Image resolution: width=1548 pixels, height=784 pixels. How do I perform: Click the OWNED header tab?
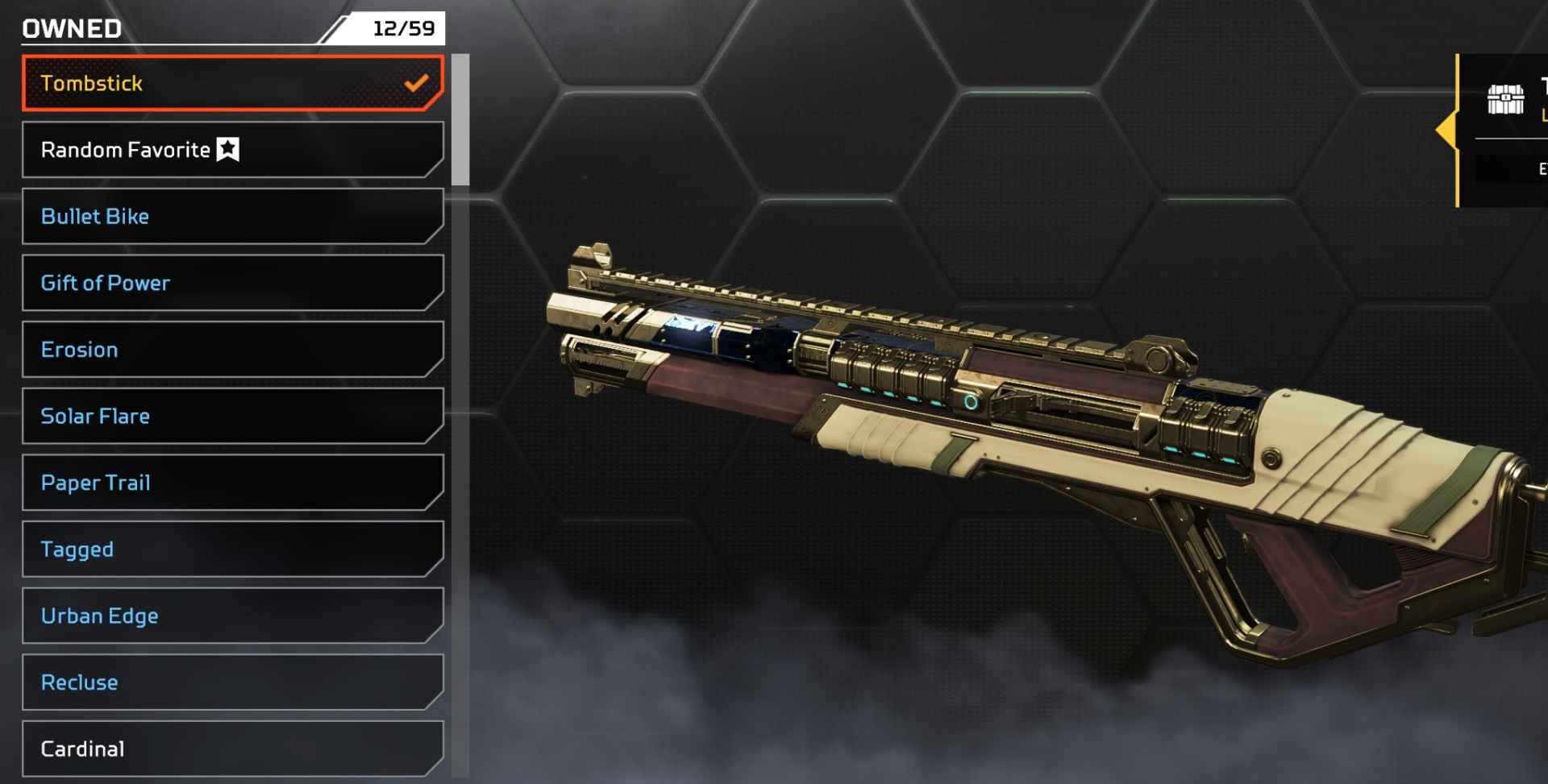70,27
